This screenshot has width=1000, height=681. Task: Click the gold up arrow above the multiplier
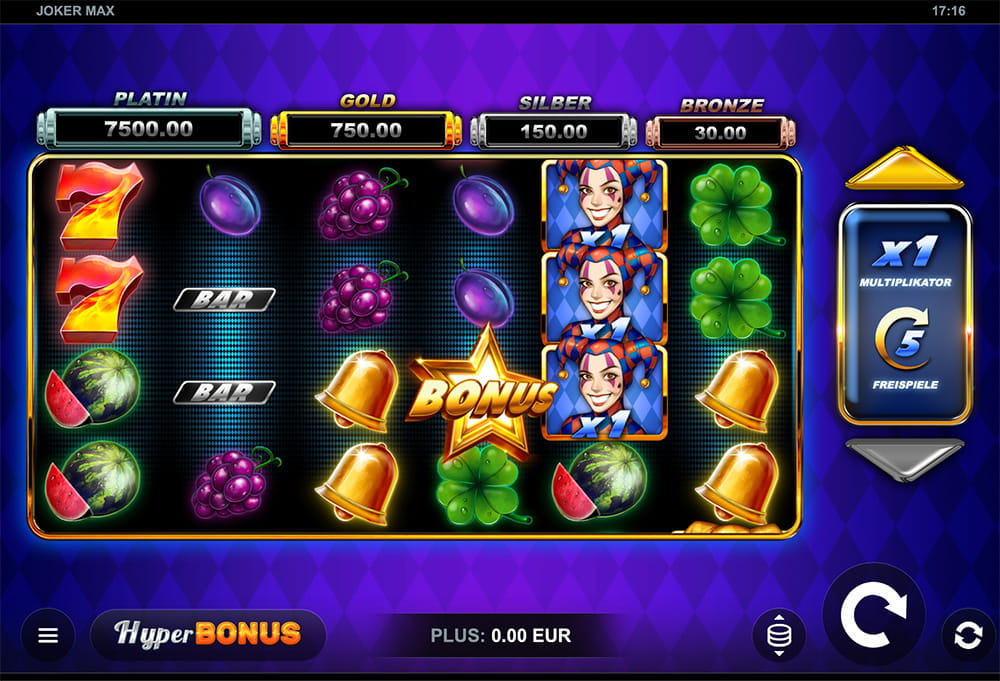coord(904,170)
